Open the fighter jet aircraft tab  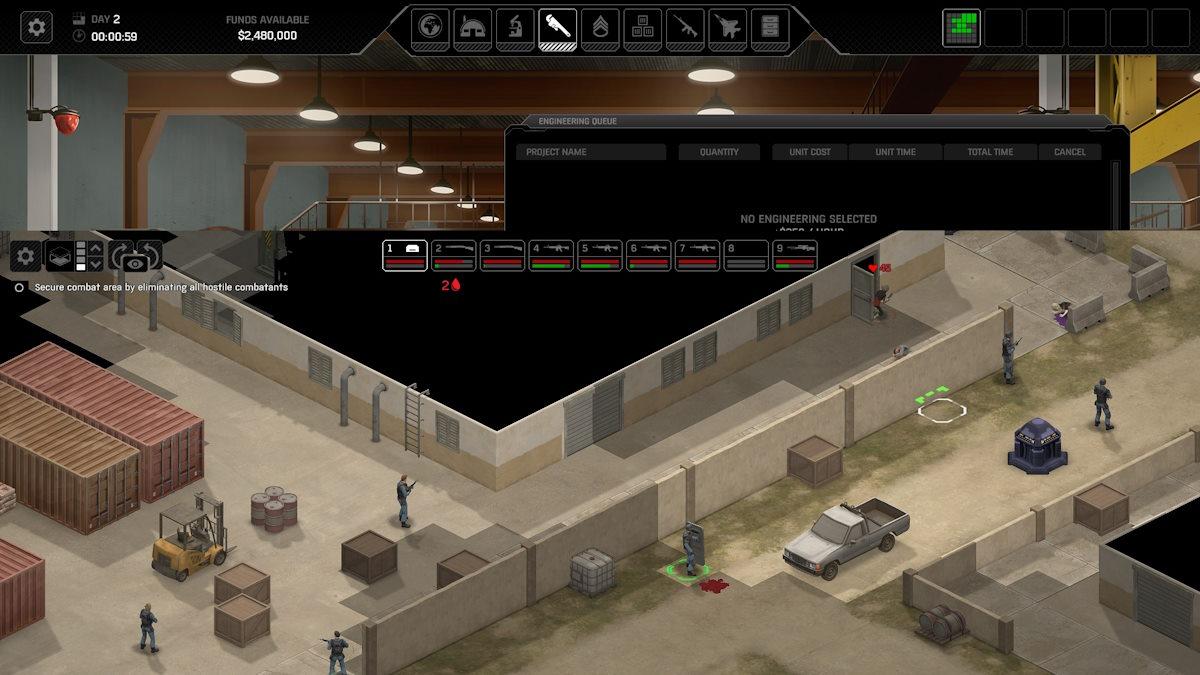click(x=728, y=27)
